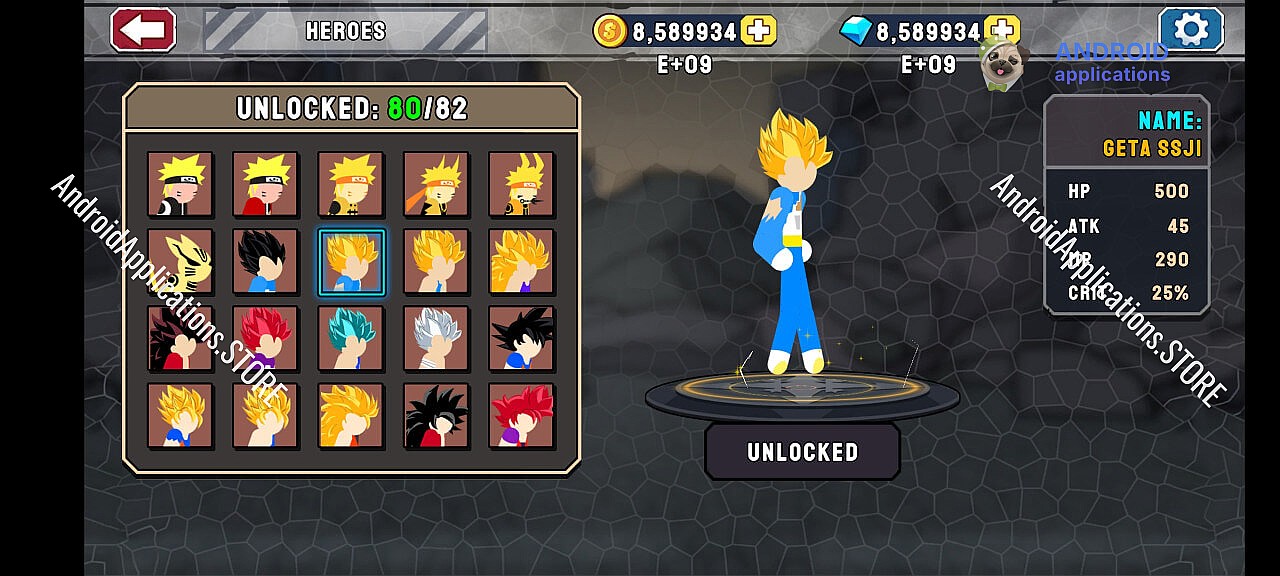1280x576 pixels.
Task: Choose the ninja hero with red cloak
Action: point(265,185)
